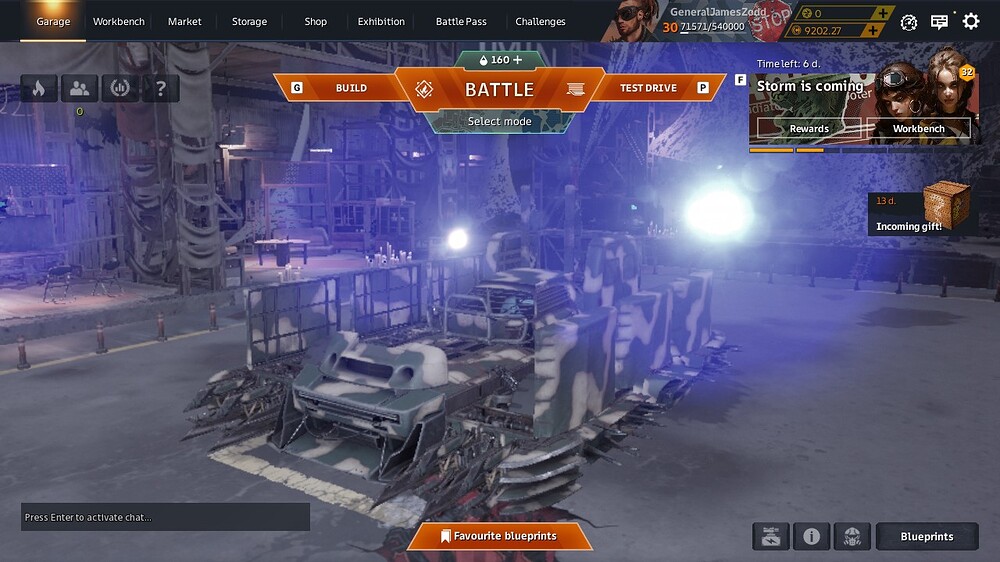The image size is (1000, 562).
Task: Open settings with the gear icon
Action: [970, 21]
